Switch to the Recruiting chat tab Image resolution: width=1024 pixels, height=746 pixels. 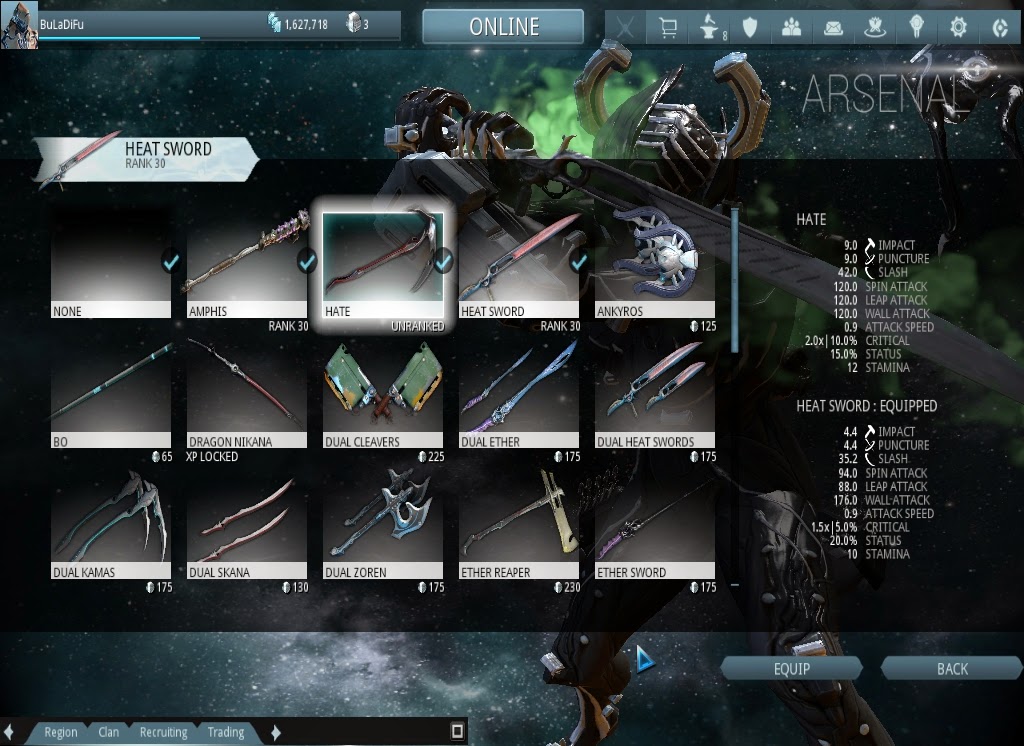click(x=163, y=732)
